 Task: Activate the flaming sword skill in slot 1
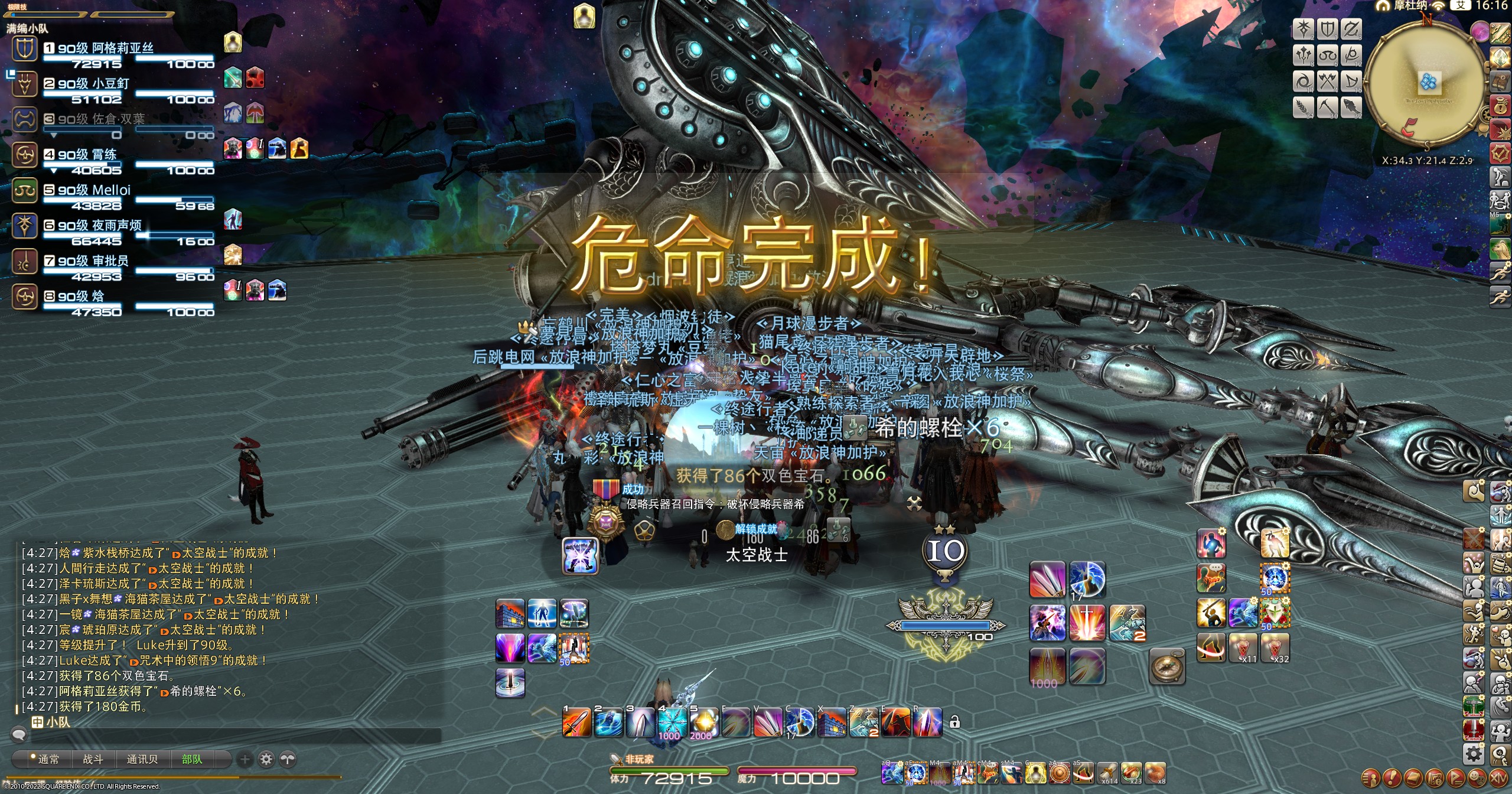576,722
